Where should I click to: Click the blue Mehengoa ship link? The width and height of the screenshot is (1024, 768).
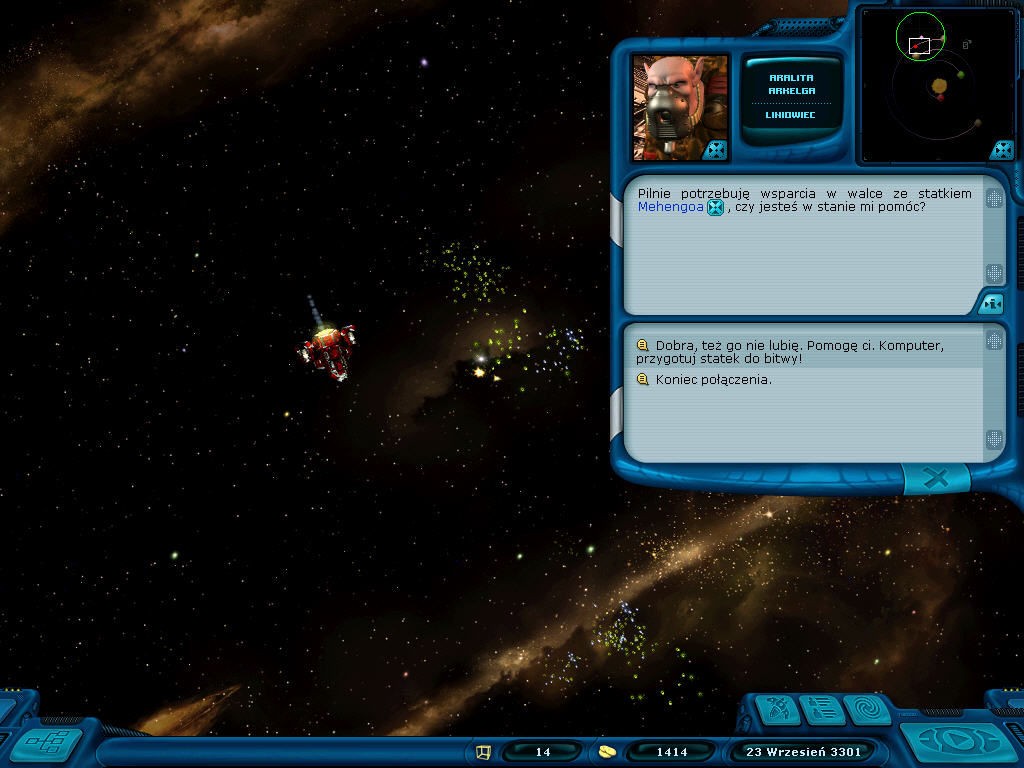[x=670, y=207]
